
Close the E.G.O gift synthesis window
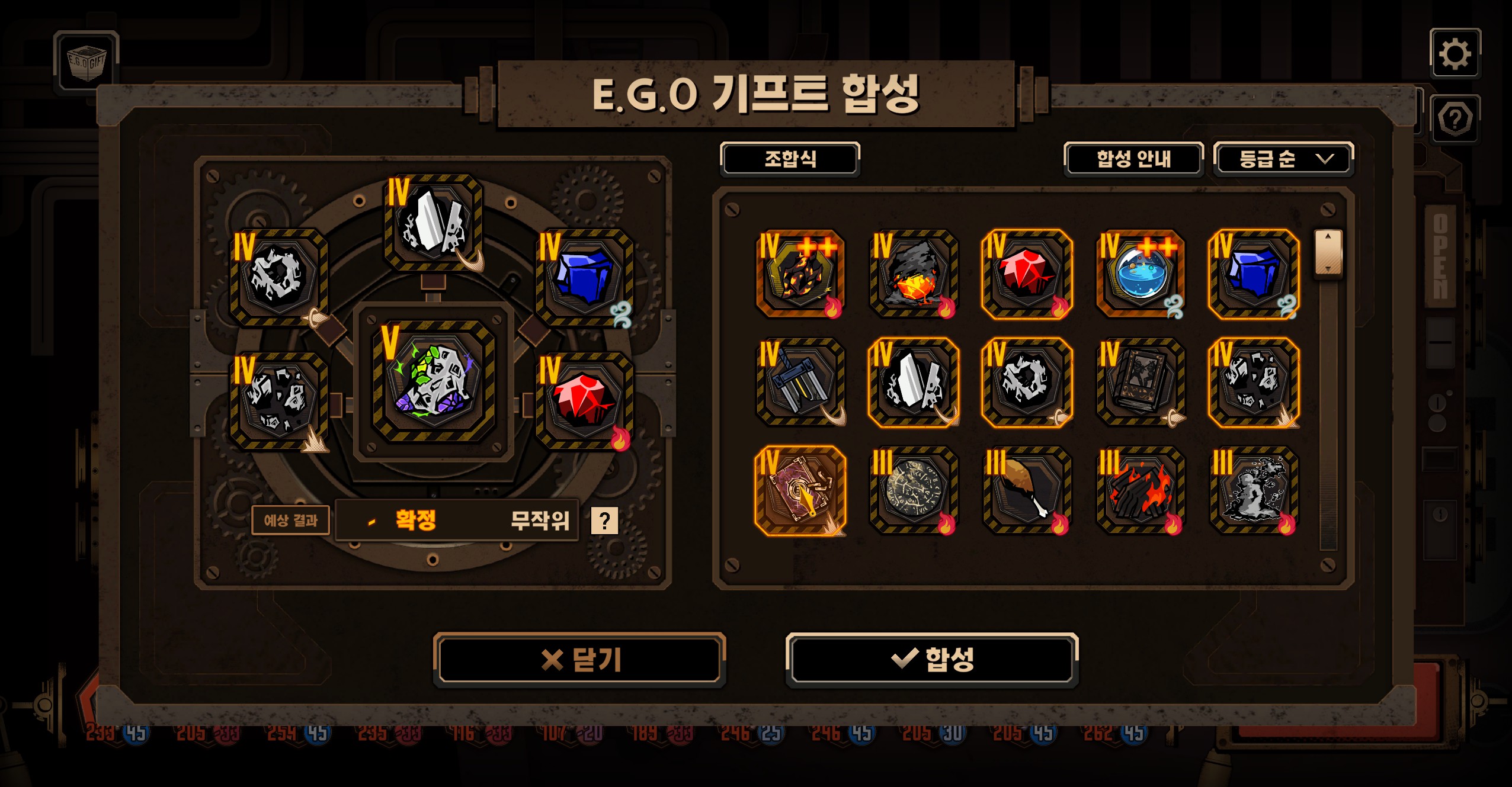point(579,659)
